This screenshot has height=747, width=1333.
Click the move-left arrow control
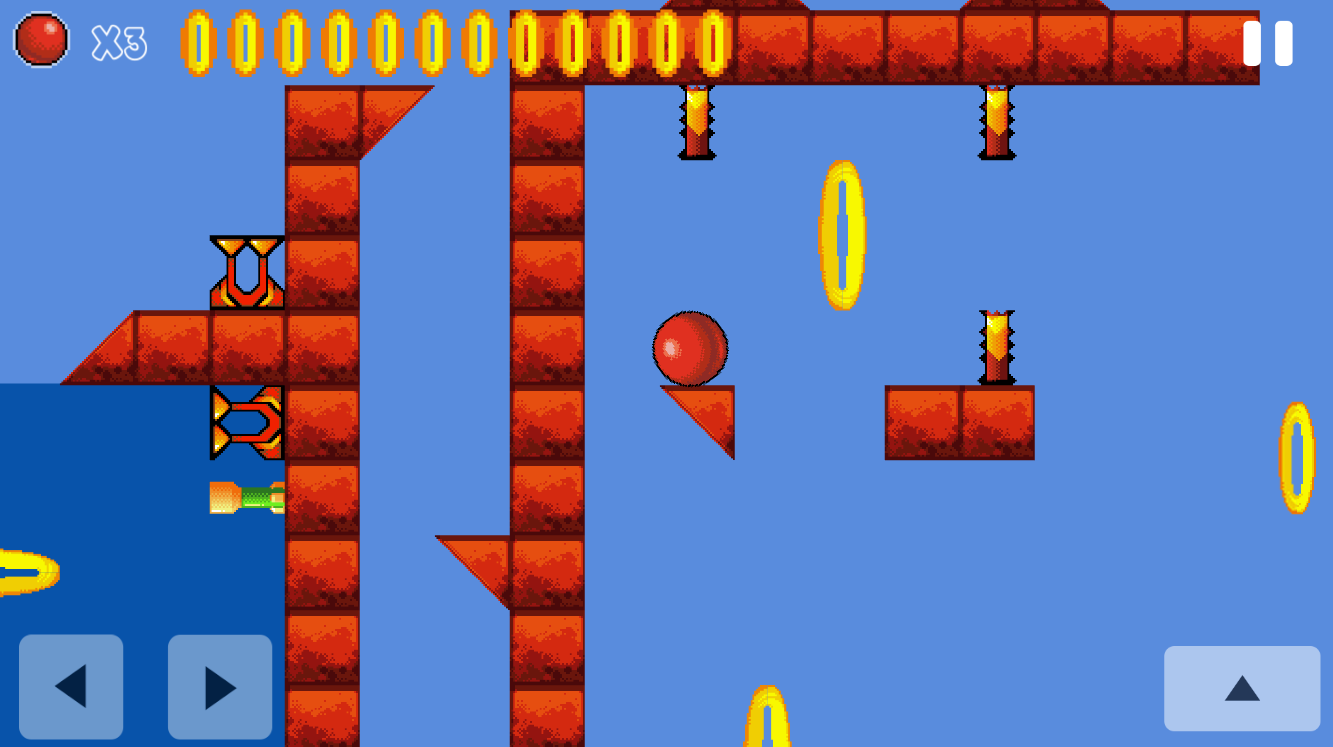tap(71, 688)
